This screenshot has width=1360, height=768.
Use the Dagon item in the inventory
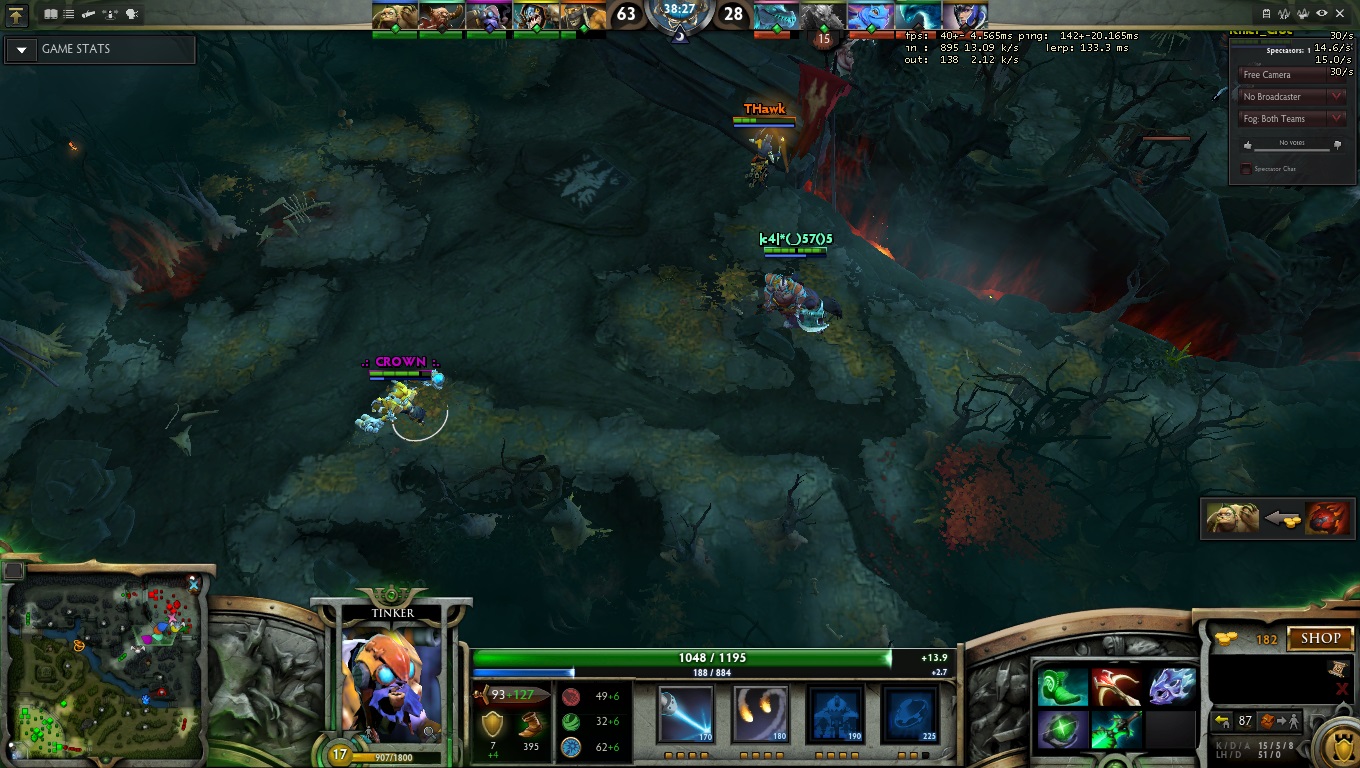[x=1115, y=688]
